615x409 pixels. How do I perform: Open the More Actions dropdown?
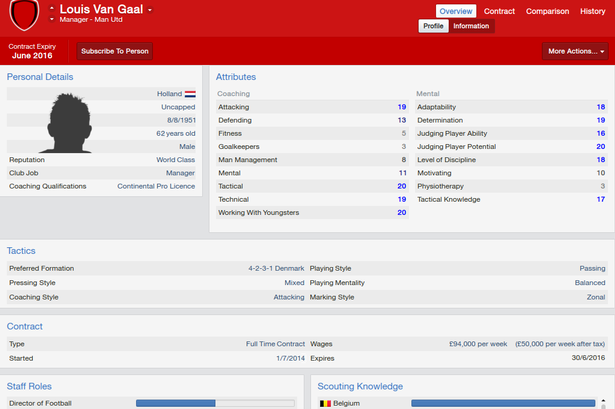[577, 50]
